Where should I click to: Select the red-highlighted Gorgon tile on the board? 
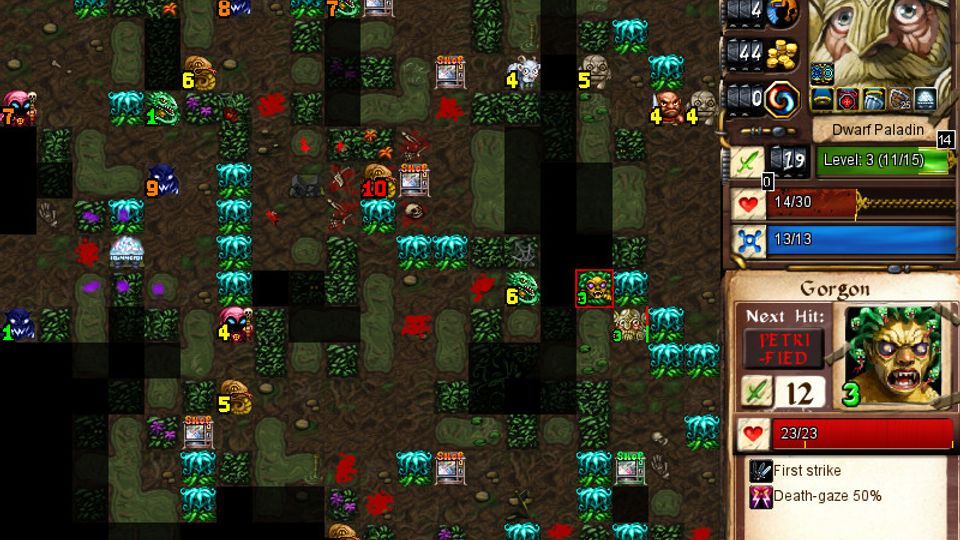594,289
